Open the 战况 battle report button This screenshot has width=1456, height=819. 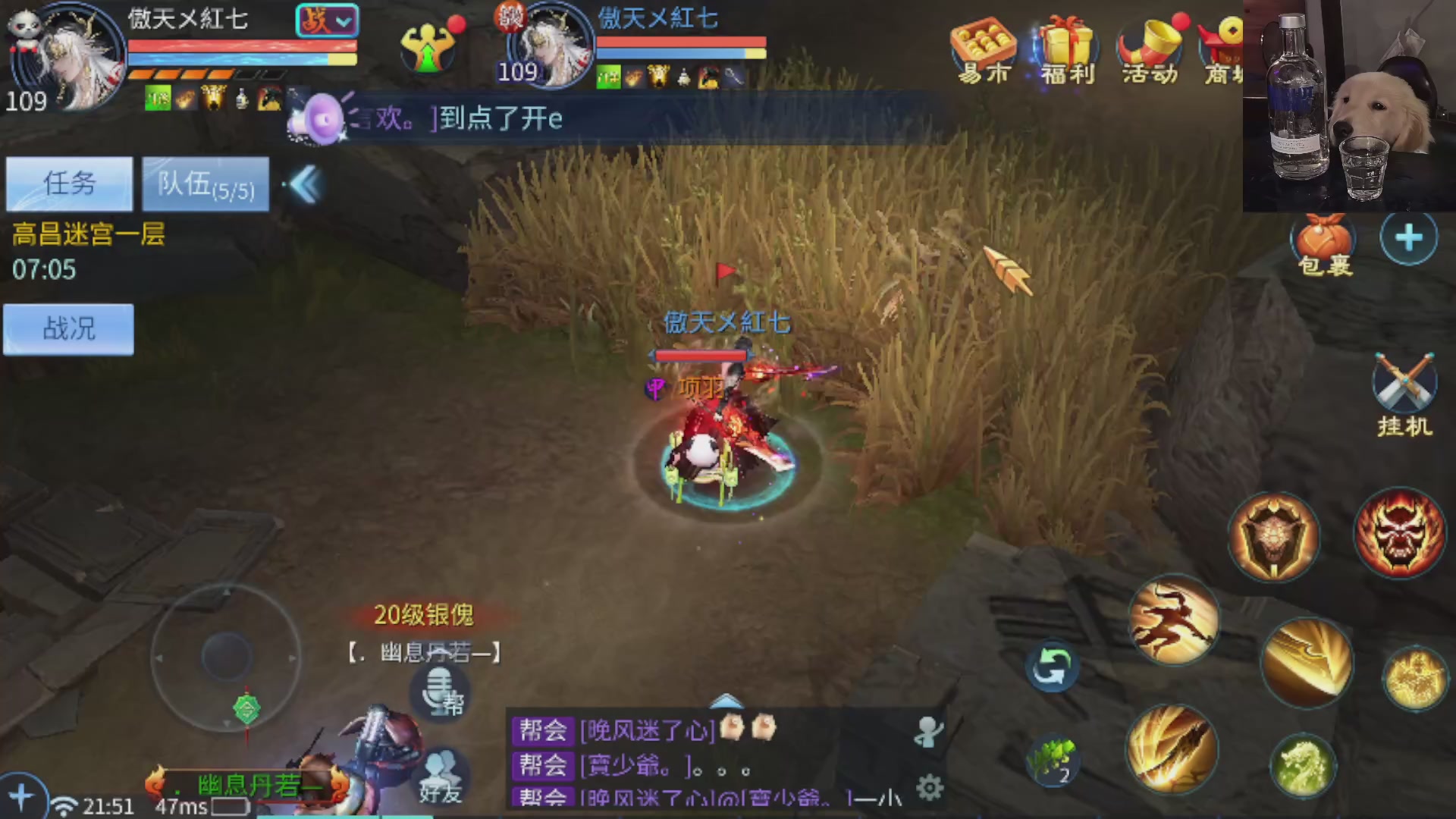[68, 328]
